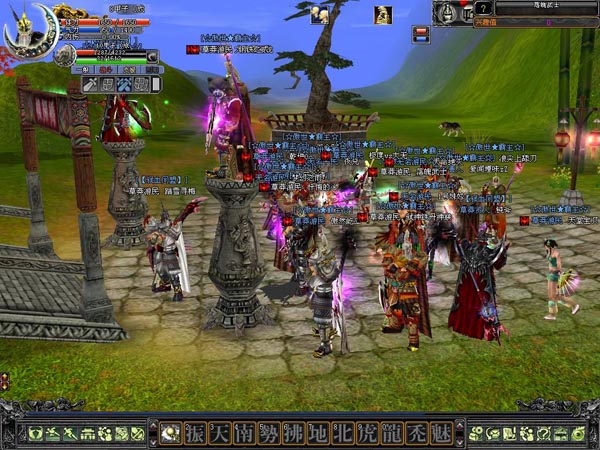Open the single golden bust icon
The width and height of the screenshot is (600, 450).
pos(382,14)
